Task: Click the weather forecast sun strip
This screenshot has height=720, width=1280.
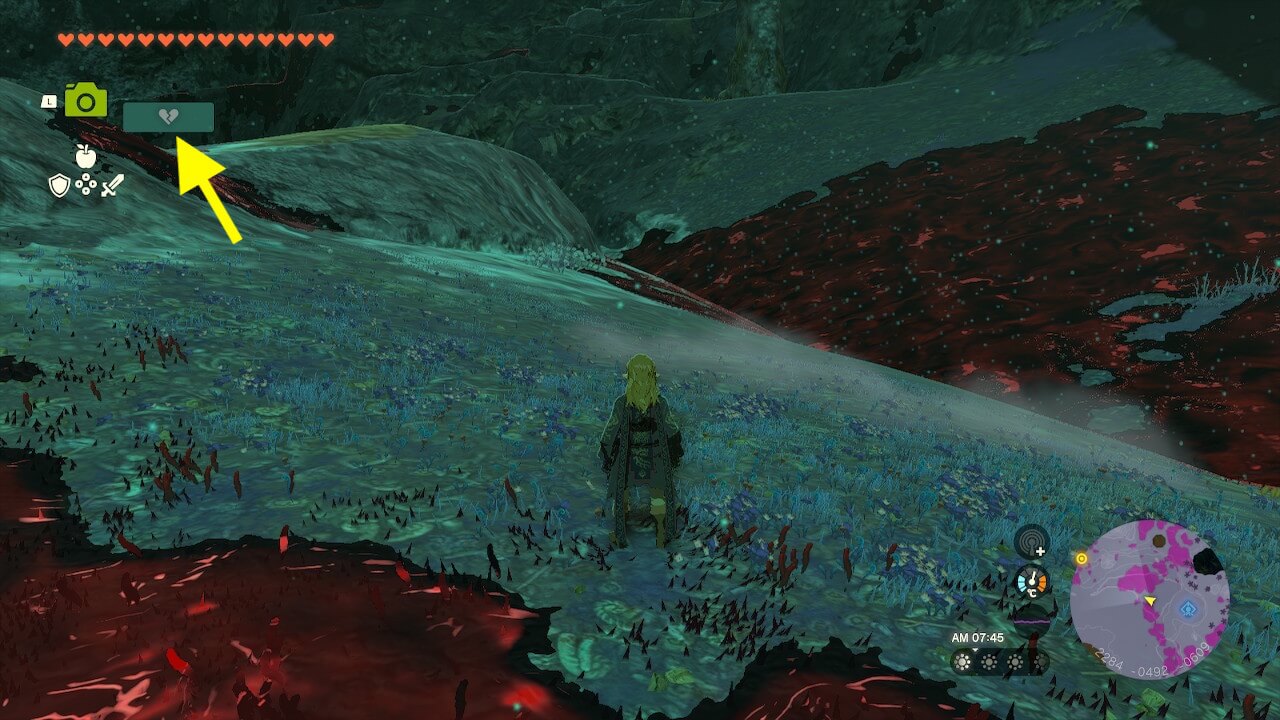Action: click(x=1000, y=661)
